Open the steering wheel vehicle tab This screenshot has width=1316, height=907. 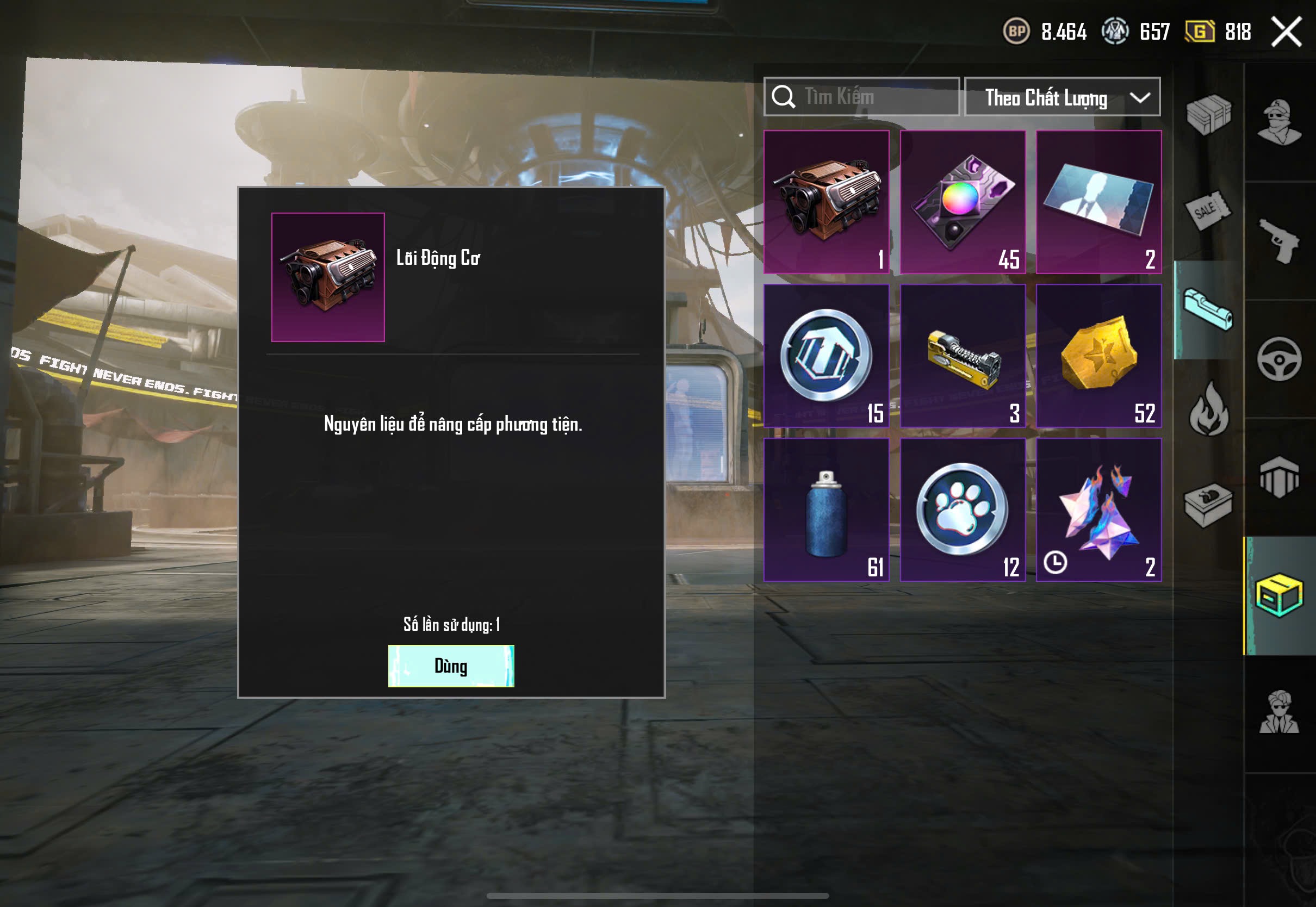tap(1279, 359)
